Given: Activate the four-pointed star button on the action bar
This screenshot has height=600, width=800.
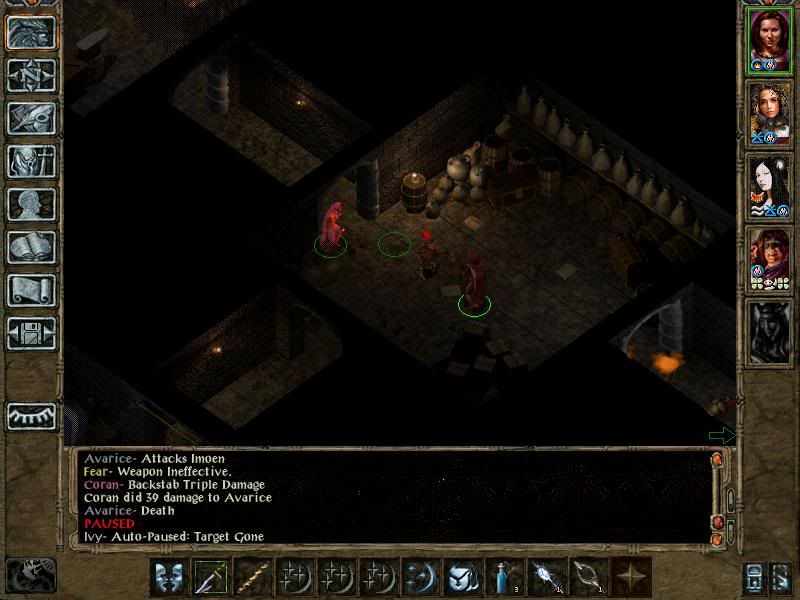Looking at the screenshot, I should (x=631, y=577).
